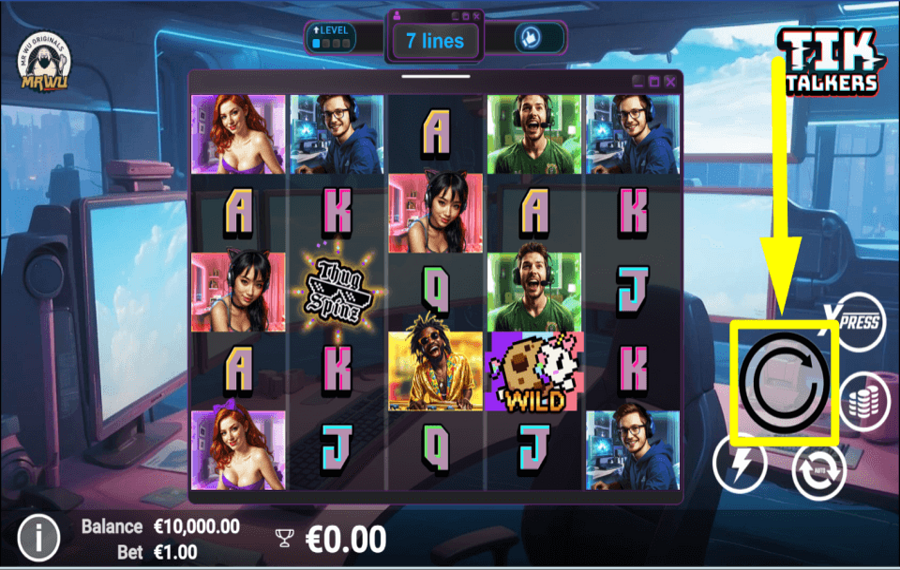Click the Tik Talkers game logo
This screenshot has height=570, width=900.
[829, 62]
